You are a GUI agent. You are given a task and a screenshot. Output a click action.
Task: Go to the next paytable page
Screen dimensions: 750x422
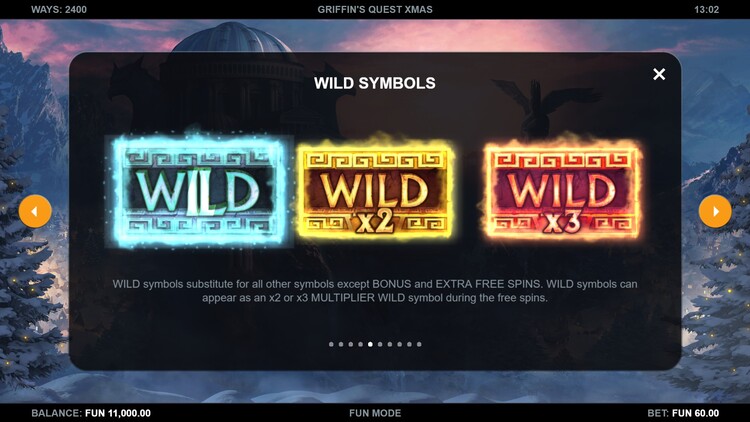pyautogui.click(x=715, y=211)
